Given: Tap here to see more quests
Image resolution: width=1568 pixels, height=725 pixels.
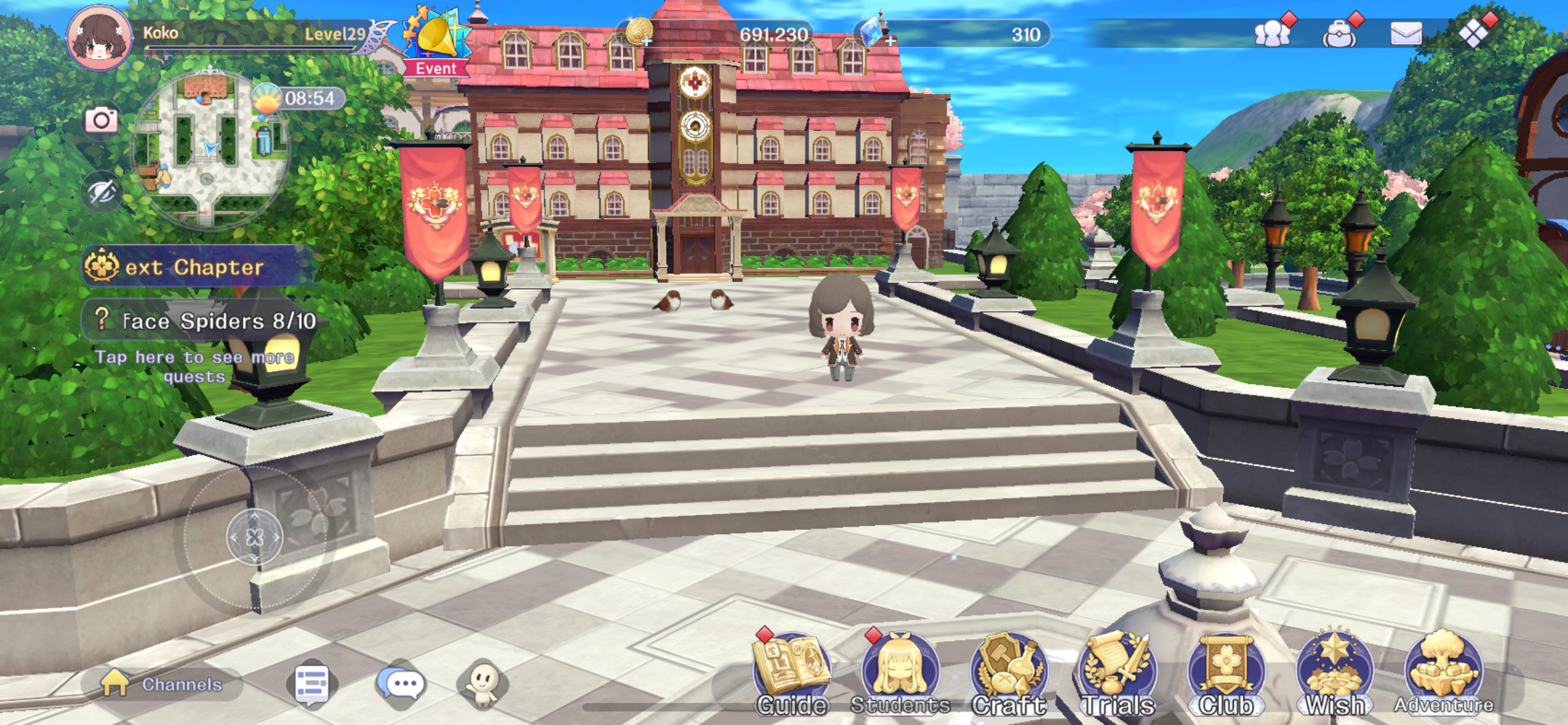Looking at the screenshot, I should point(195,366).
